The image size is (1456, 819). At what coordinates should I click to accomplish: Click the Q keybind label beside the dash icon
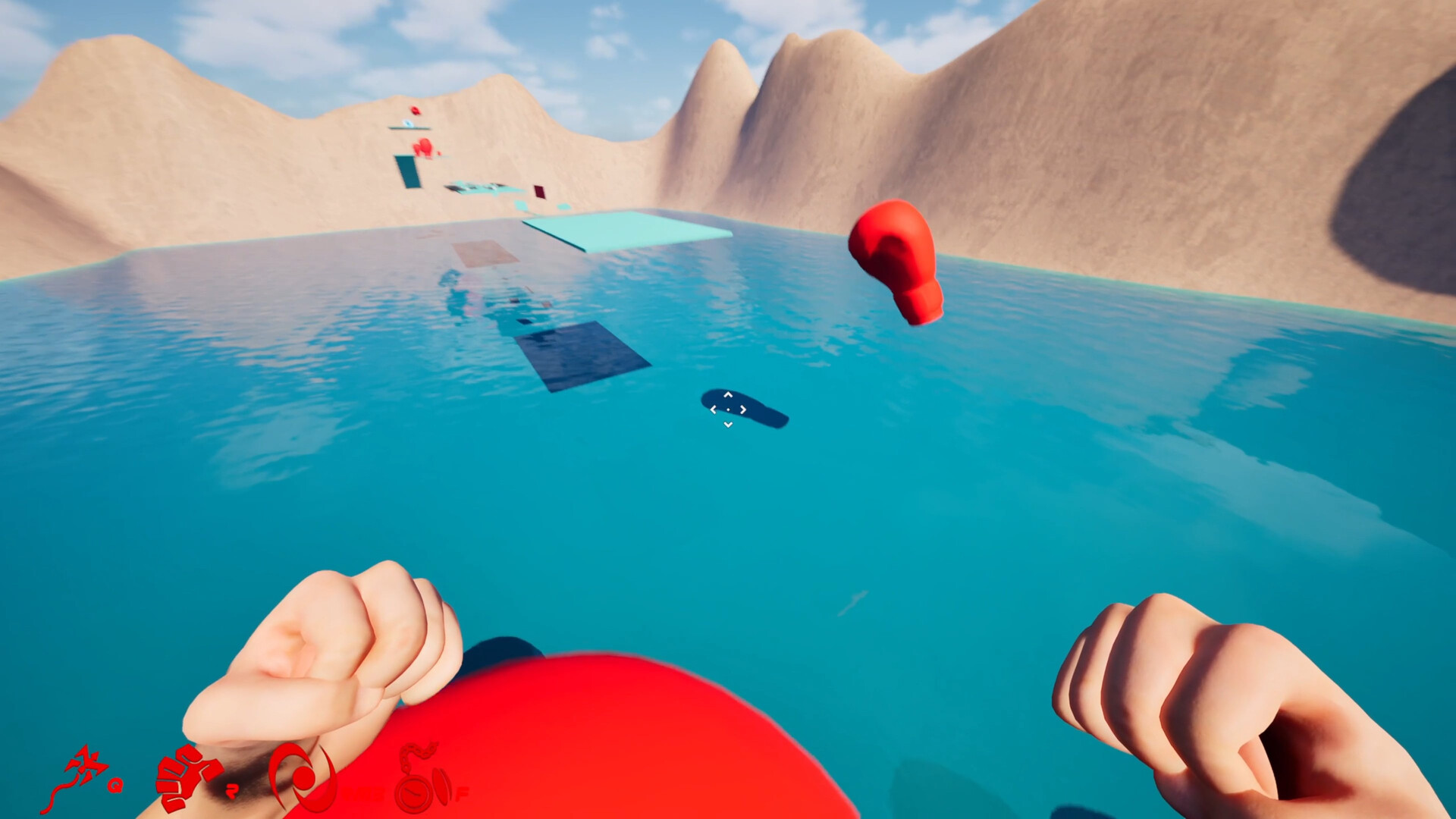coord(115,786)
